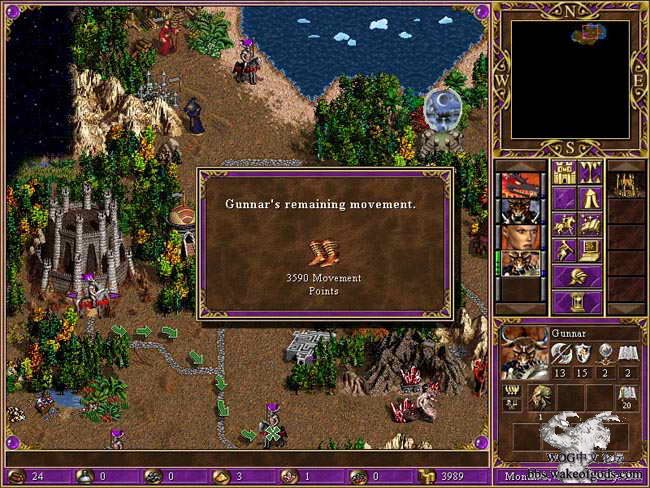Open the System Options computer button

[590, 250]
